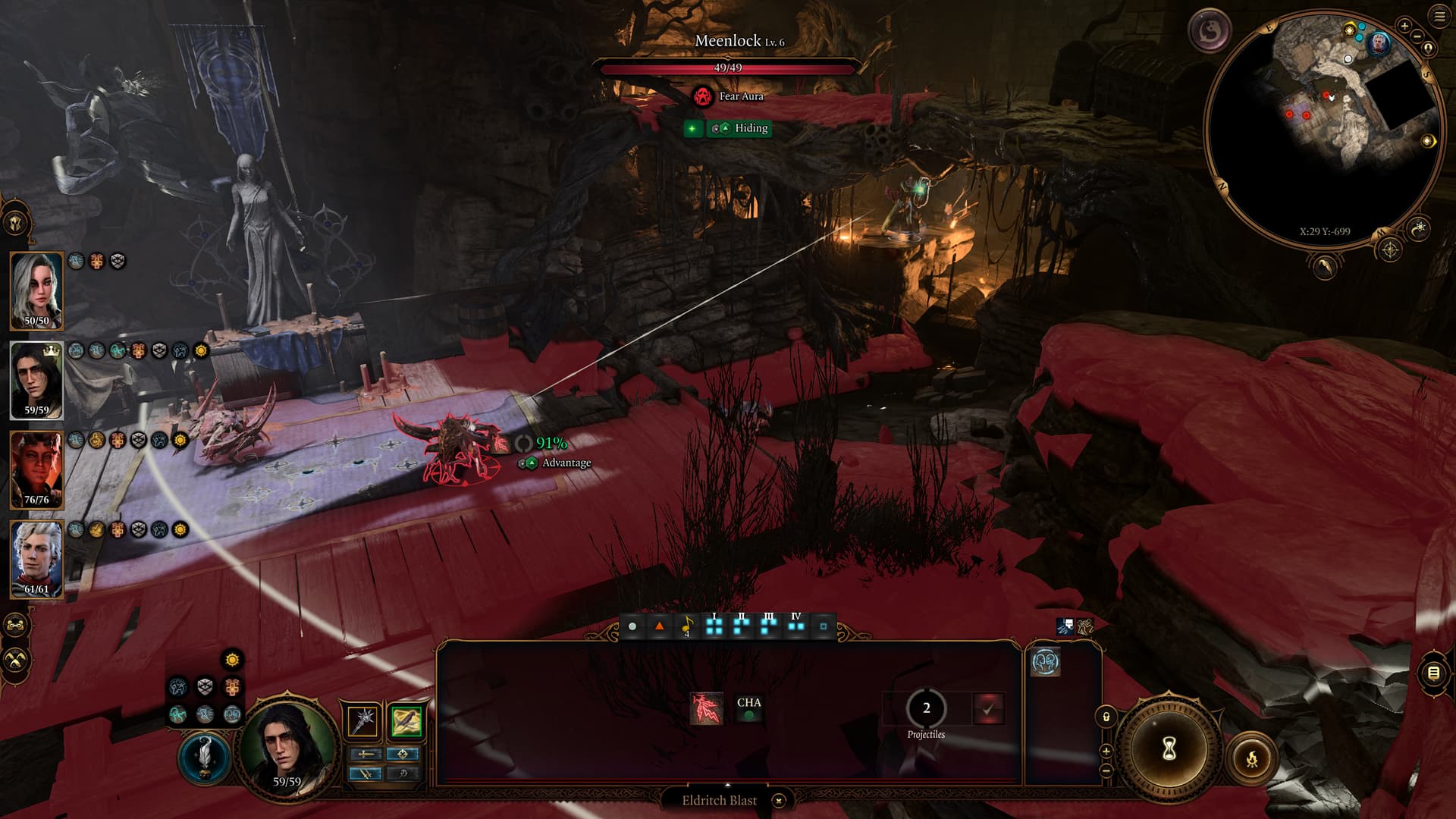
Task: Click the minimap to open the map
Action: pos(1323,129)
